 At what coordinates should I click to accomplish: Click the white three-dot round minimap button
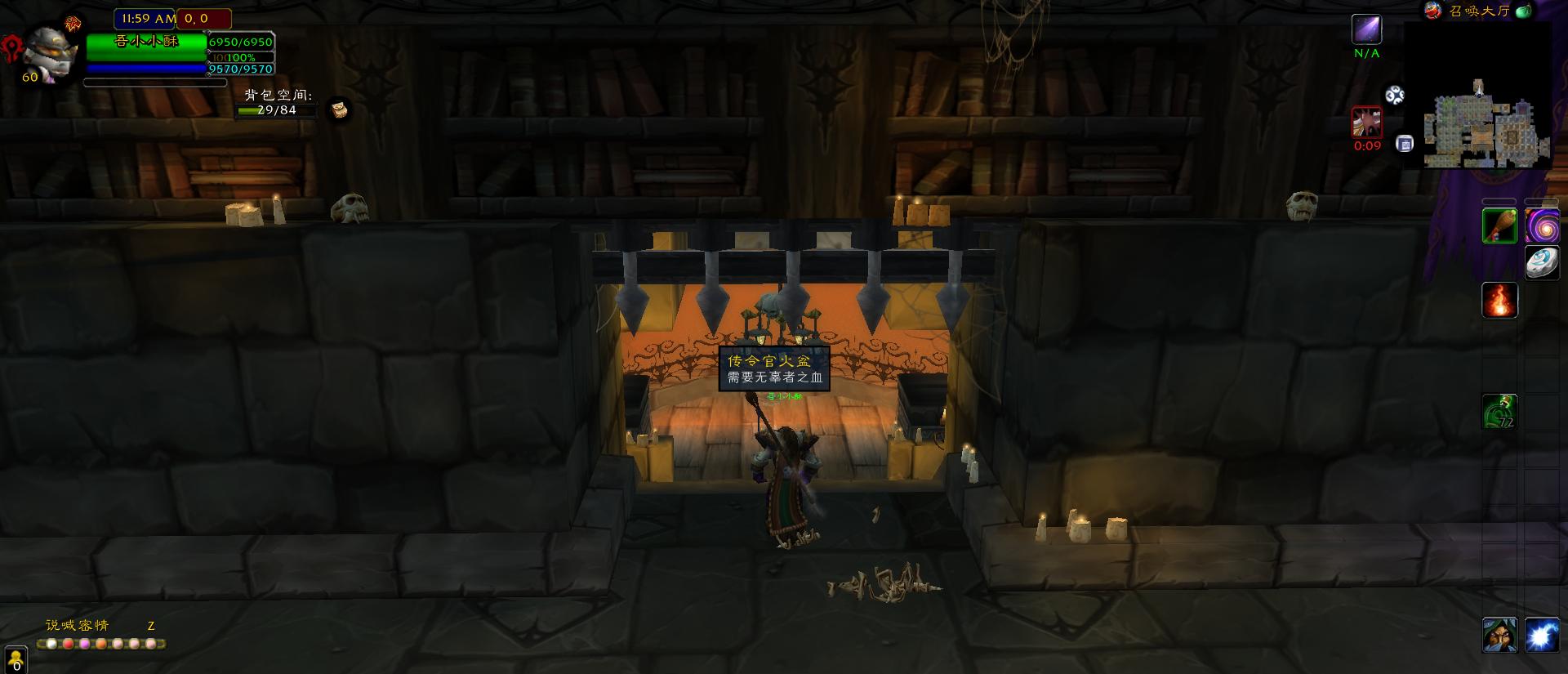tap(1395, 96)
